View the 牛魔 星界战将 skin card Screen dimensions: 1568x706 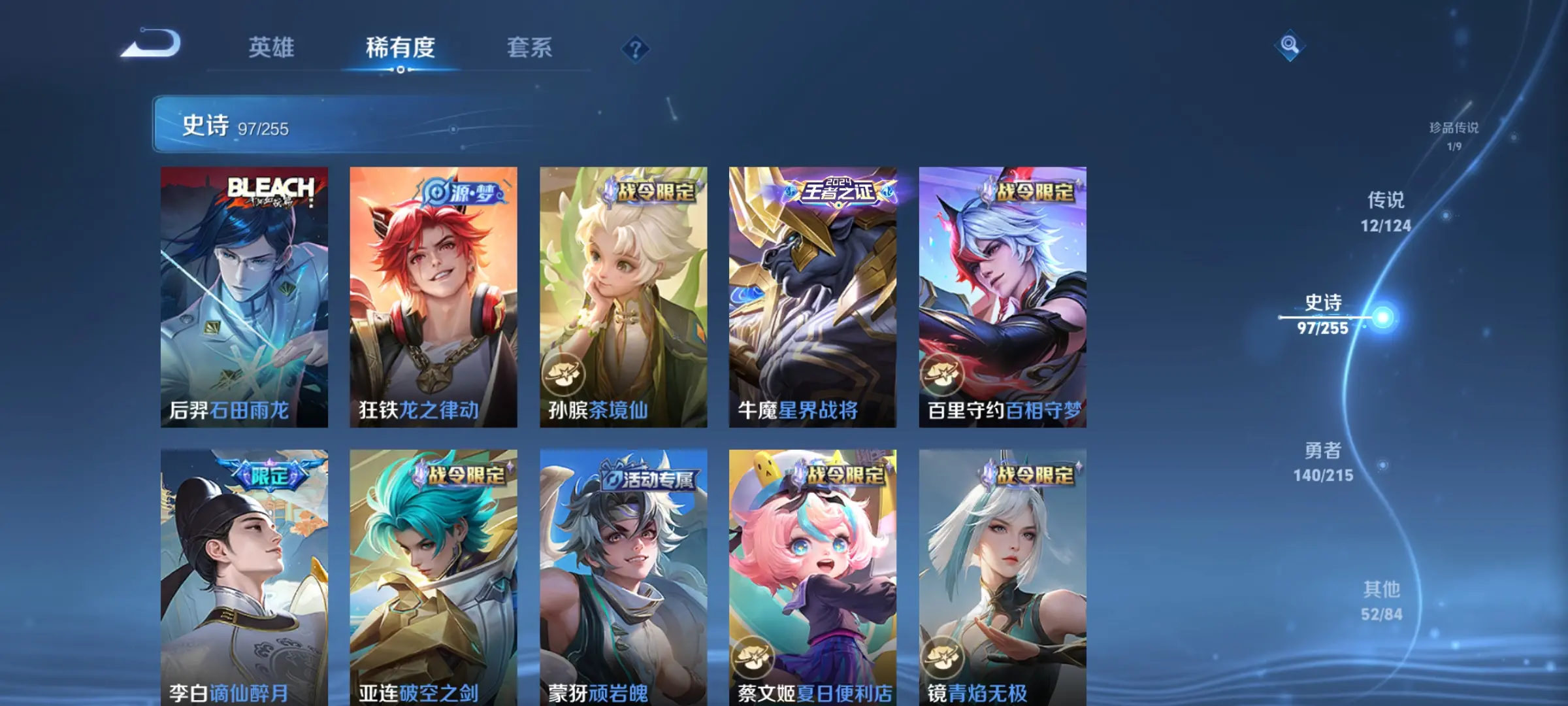click(x=813, y=297)
